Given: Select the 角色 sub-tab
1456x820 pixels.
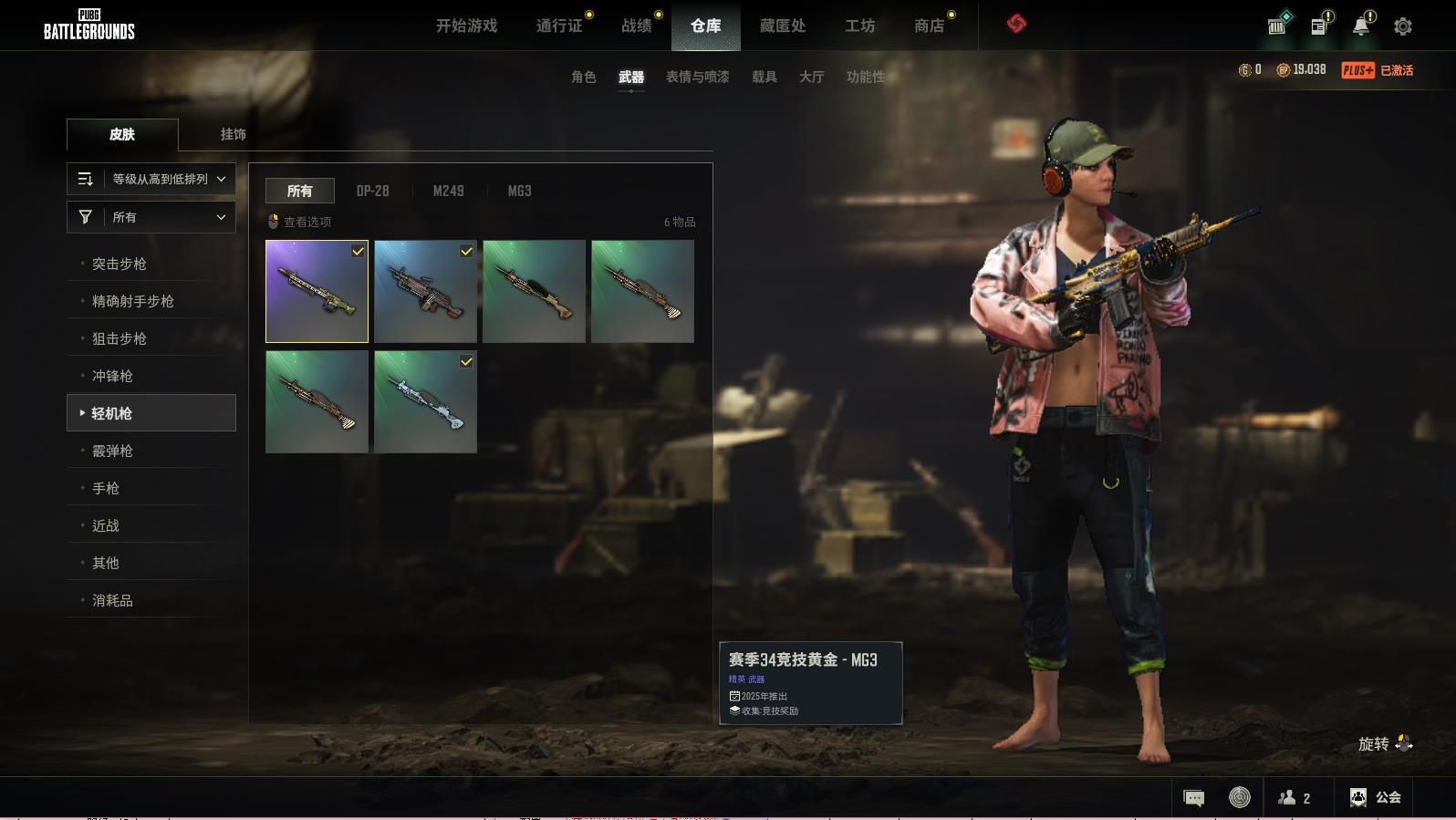Looking at the screenshot, I should point(583,77).
